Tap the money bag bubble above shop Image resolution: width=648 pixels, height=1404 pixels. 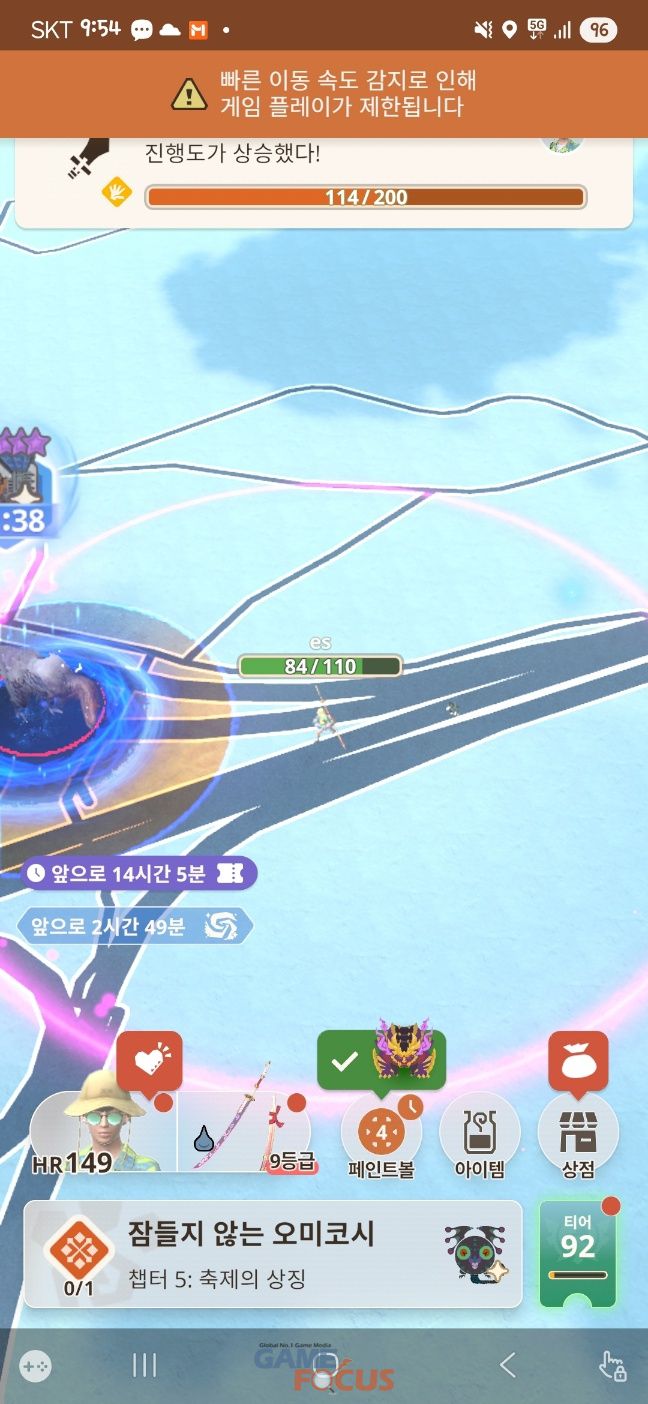click(x=578, y=1059)
